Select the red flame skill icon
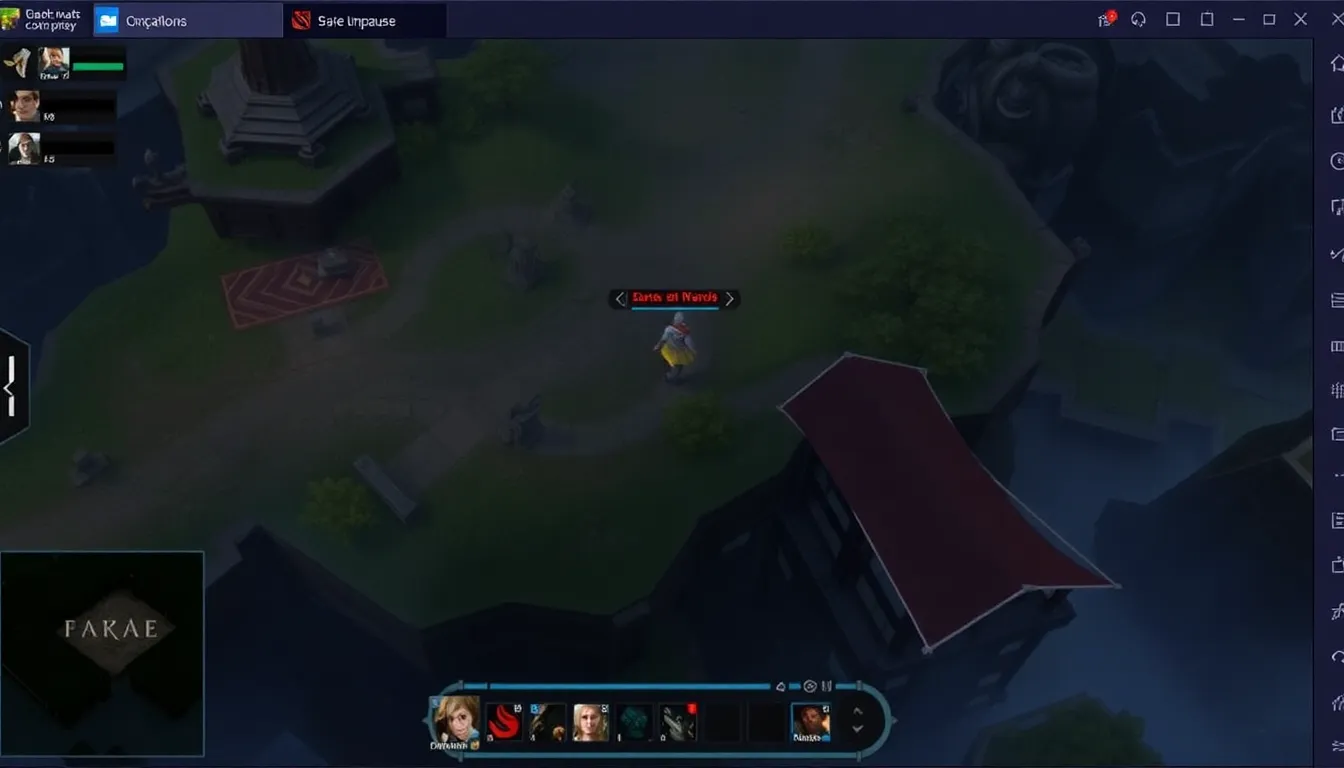Screen dimensions: 1344x768 505,722
